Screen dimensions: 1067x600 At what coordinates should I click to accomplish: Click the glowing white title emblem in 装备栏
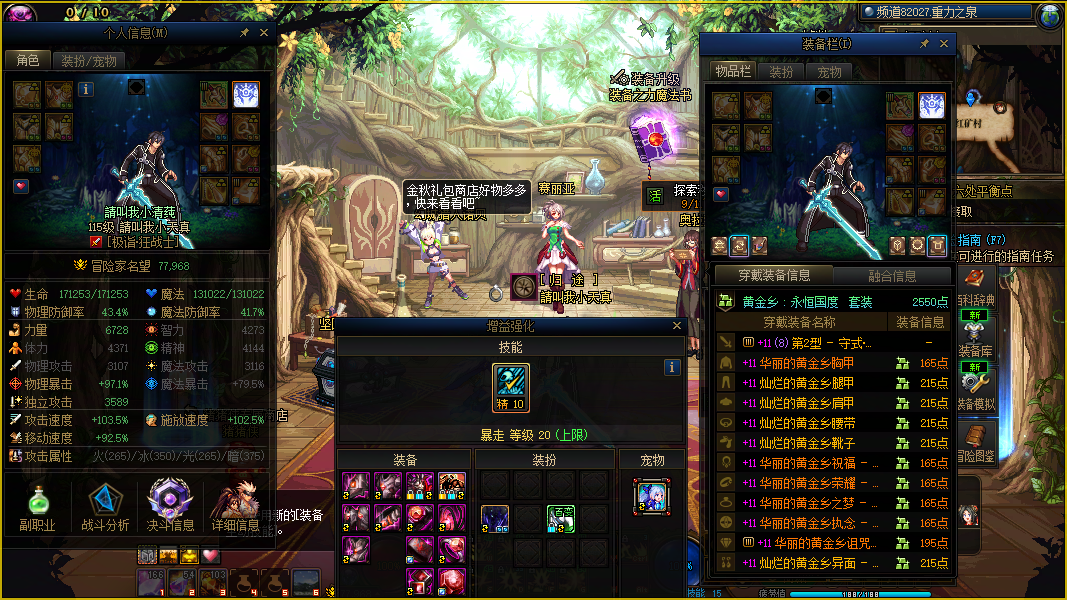pos(932,105)
